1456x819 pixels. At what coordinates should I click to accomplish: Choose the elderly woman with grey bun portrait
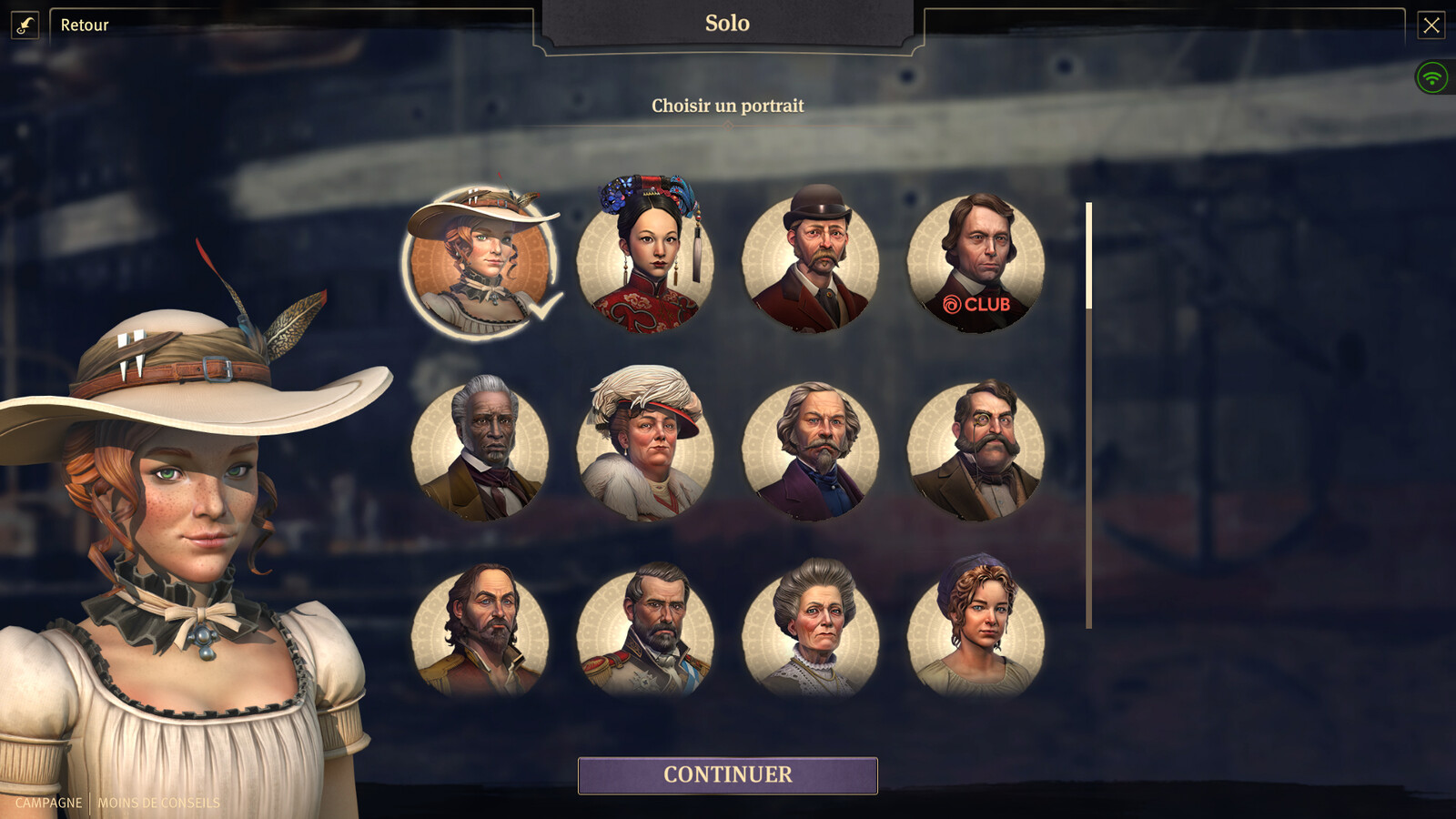811,632
